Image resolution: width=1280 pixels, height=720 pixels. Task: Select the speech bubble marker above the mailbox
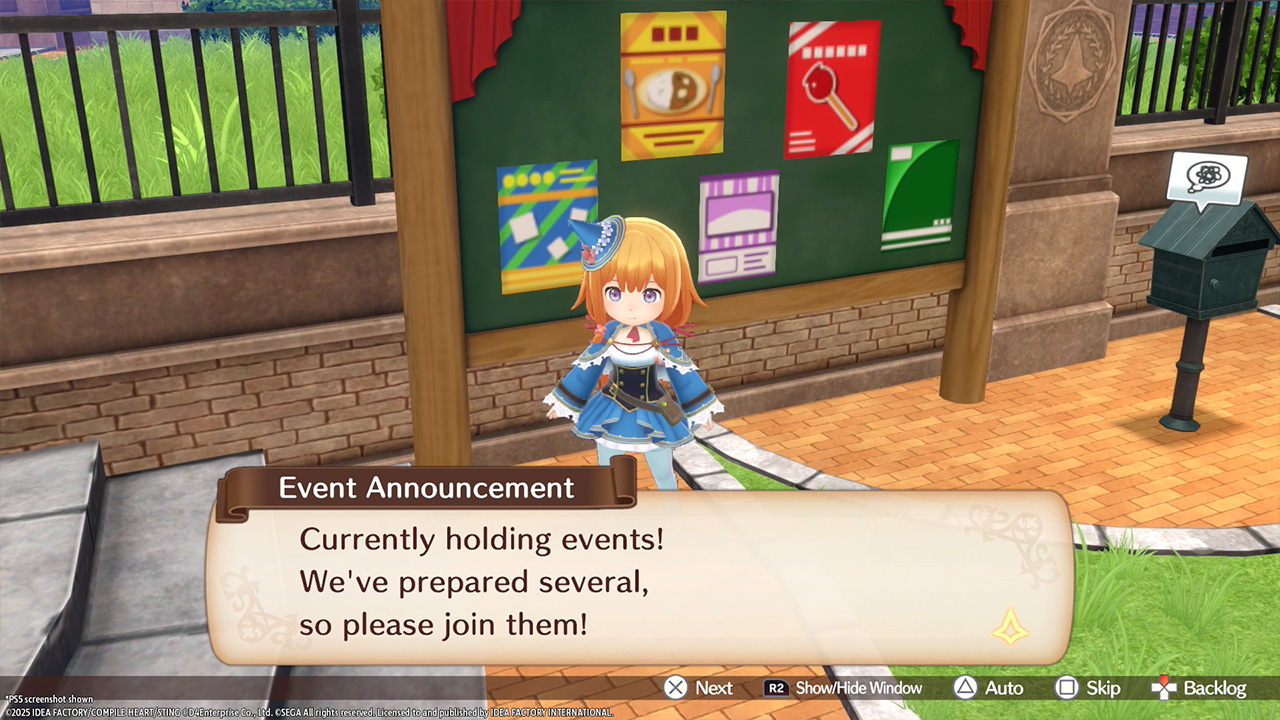click(x=1206, y=179)
